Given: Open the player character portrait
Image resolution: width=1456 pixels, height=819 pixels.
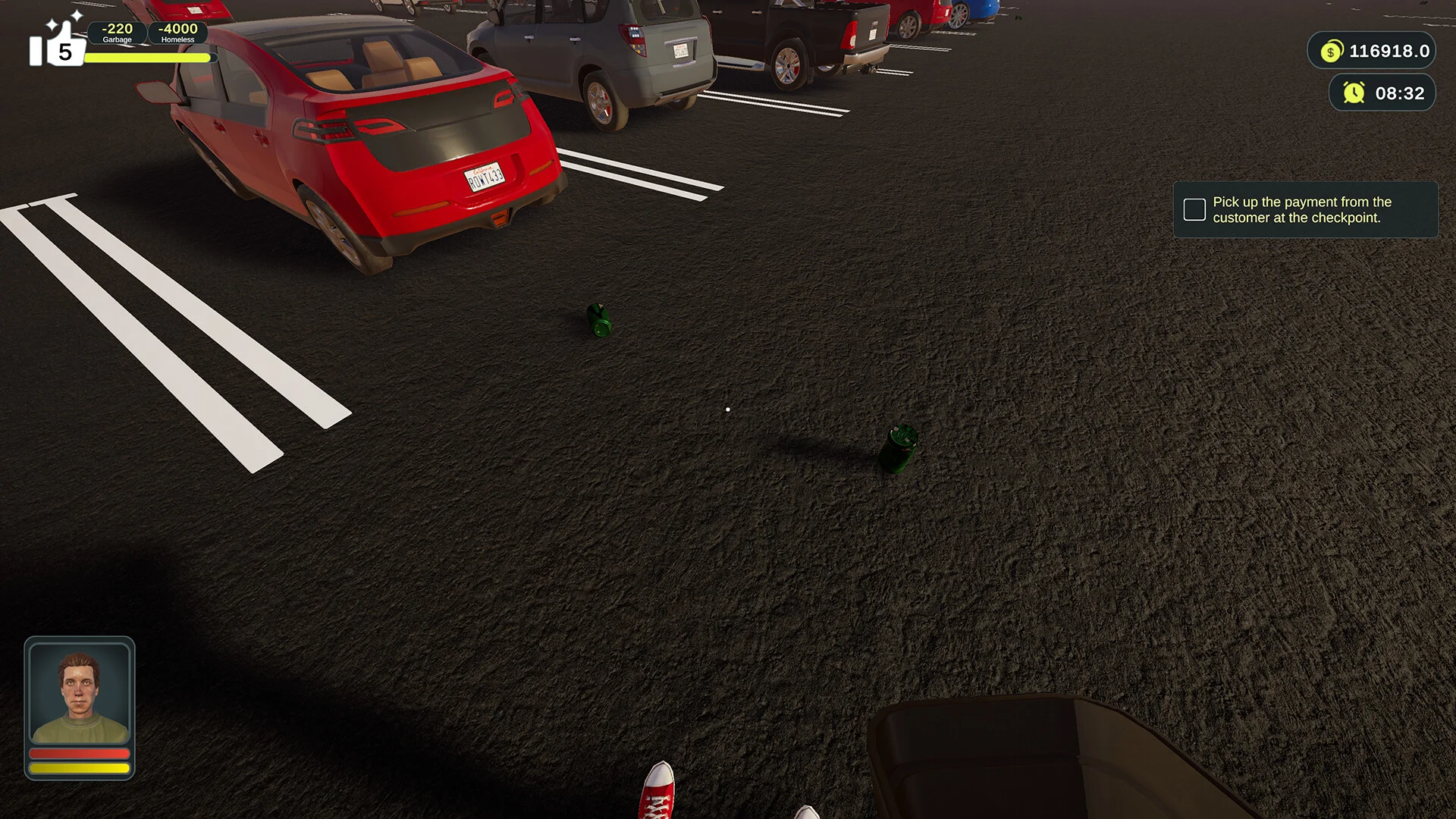Looking at the screenshot, I should pyautogui.click(x=80, y=695).
